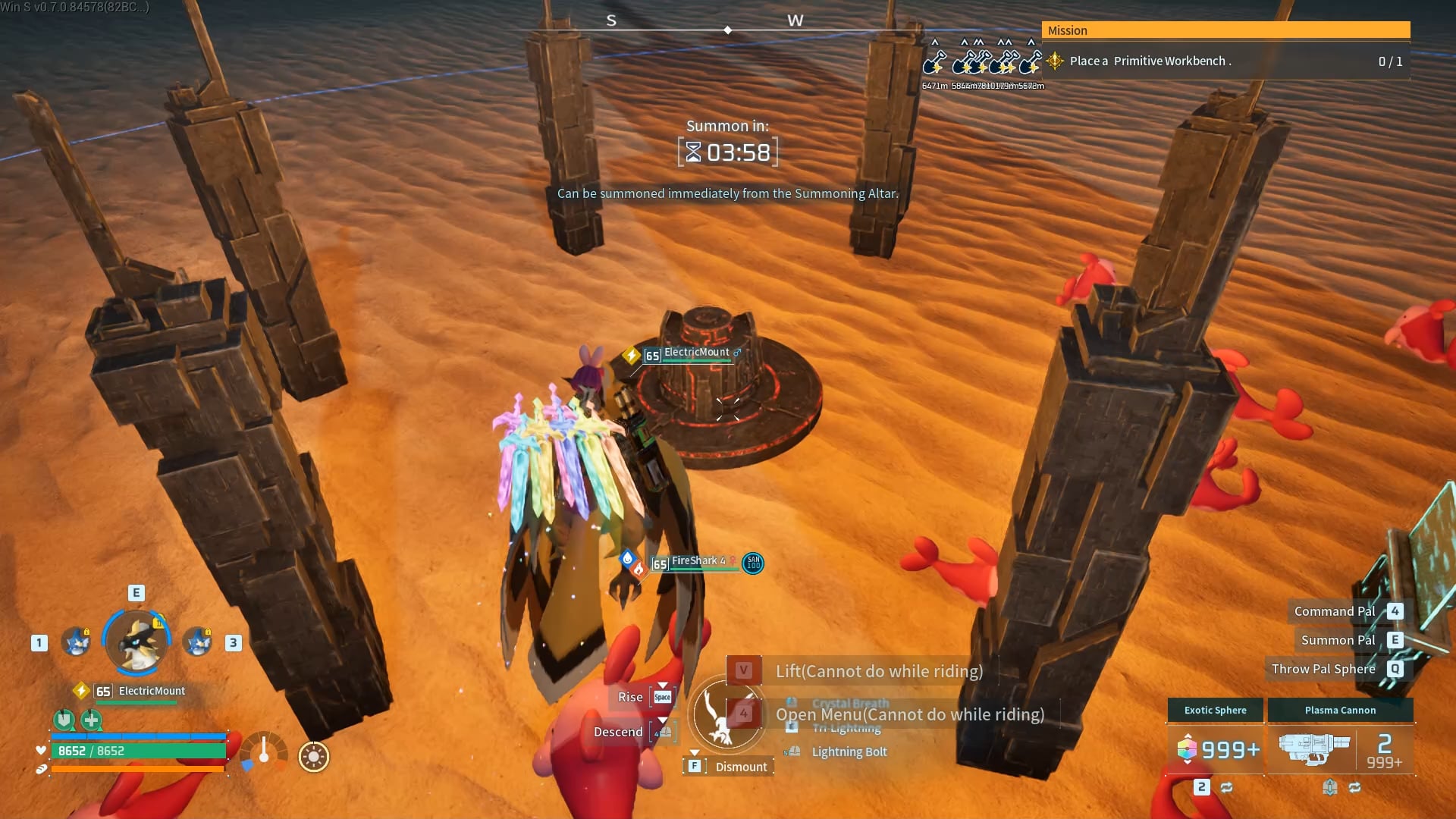Image resolution: width=1456 pixels, height=819 pixels.
Task: Choose the Exotic Sphere slot
Action: pyautogui.click(x=1215, y=748)
